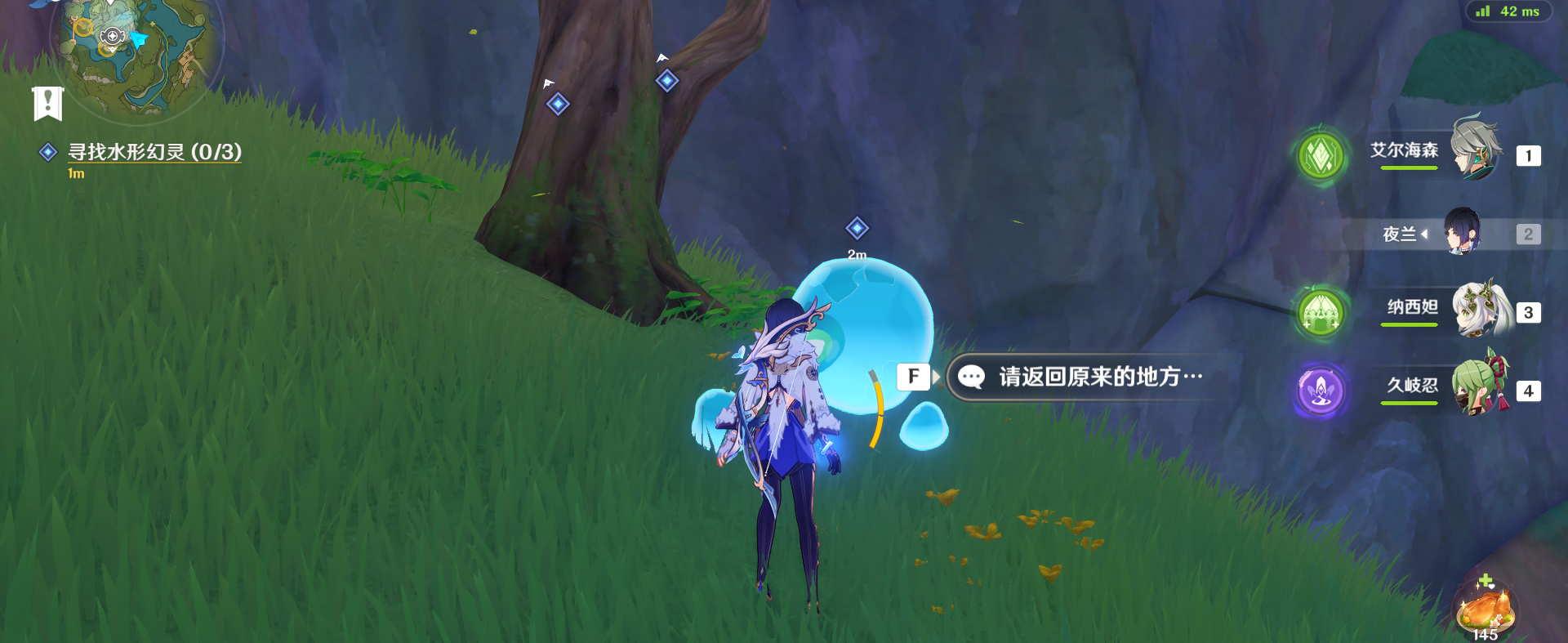Click the numbered badge 1 for 艾尔海森
The height and width of the screenshot is (643, 1568).
[x=1529, y=155]
